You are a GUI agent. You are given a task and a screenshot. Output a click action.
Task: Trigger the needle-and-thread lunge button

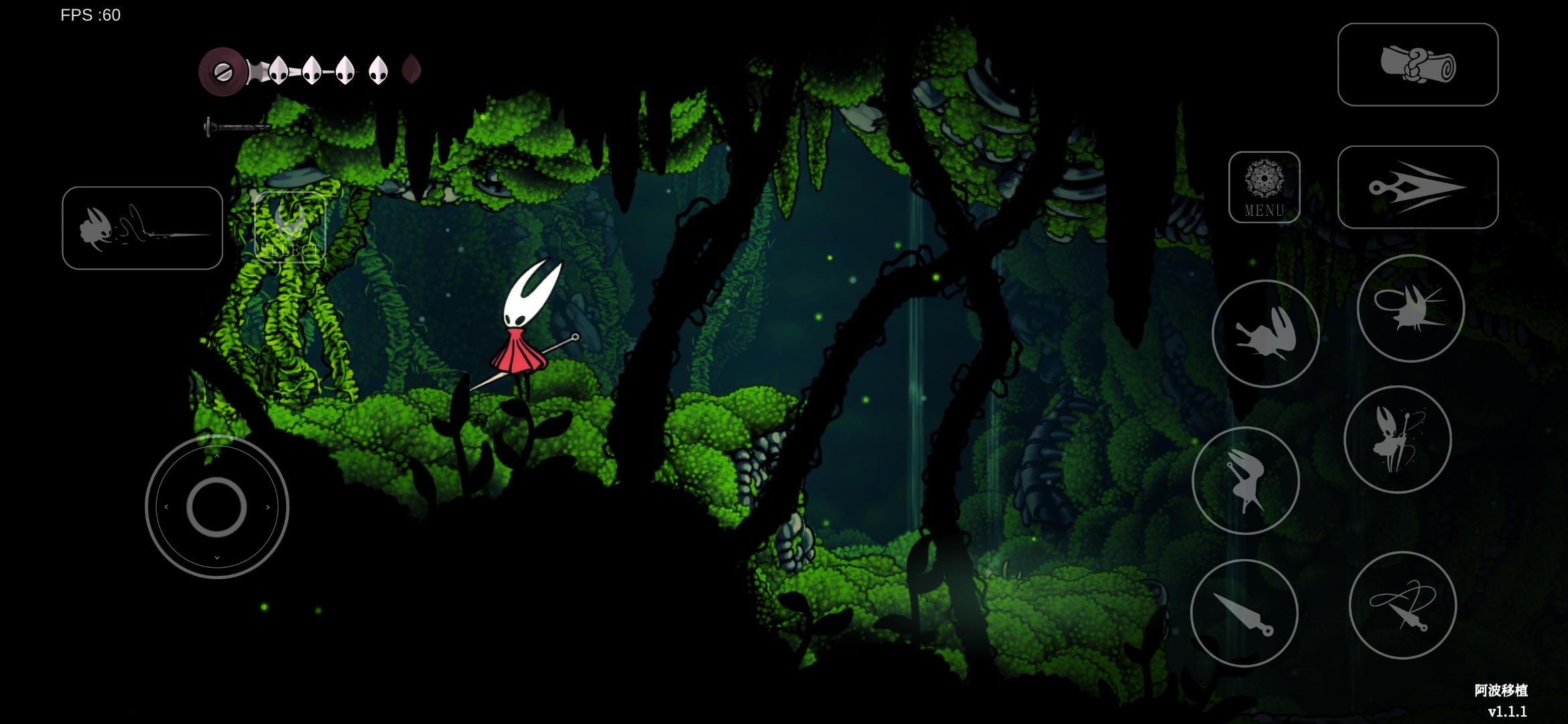click(142, 228)
